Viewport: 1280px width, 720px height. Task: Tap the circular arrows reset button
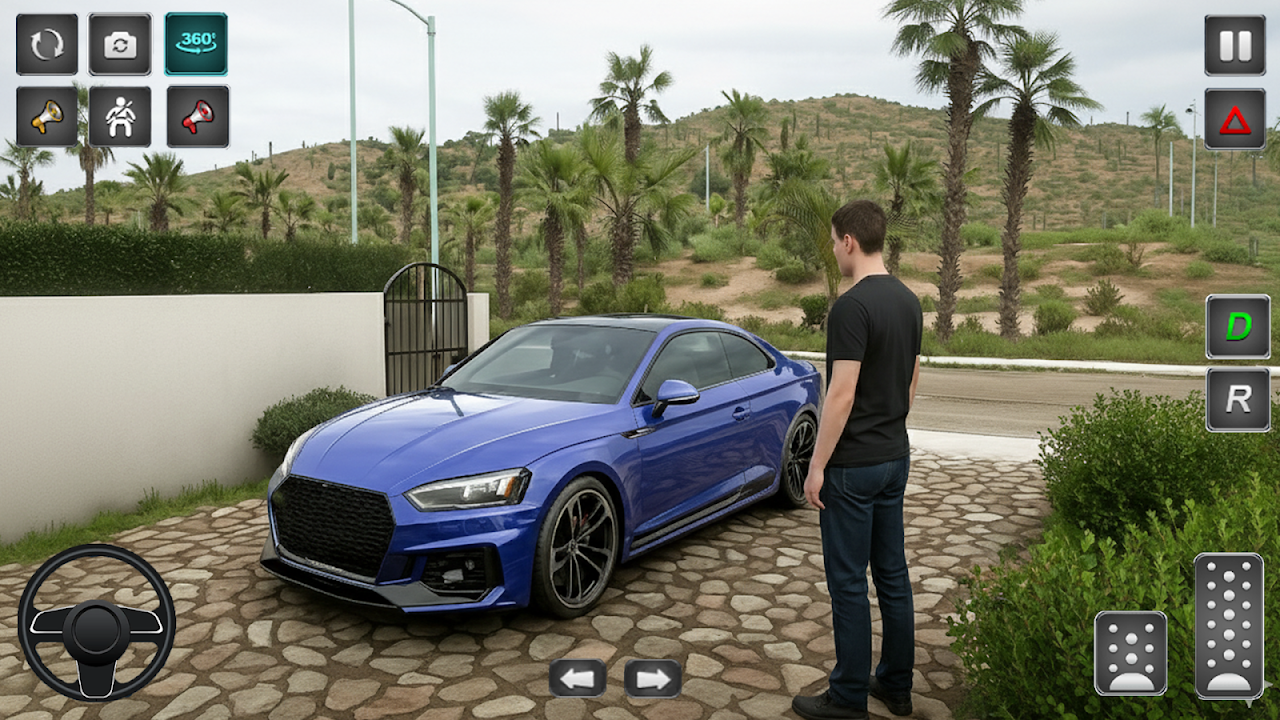click(47, 44)
